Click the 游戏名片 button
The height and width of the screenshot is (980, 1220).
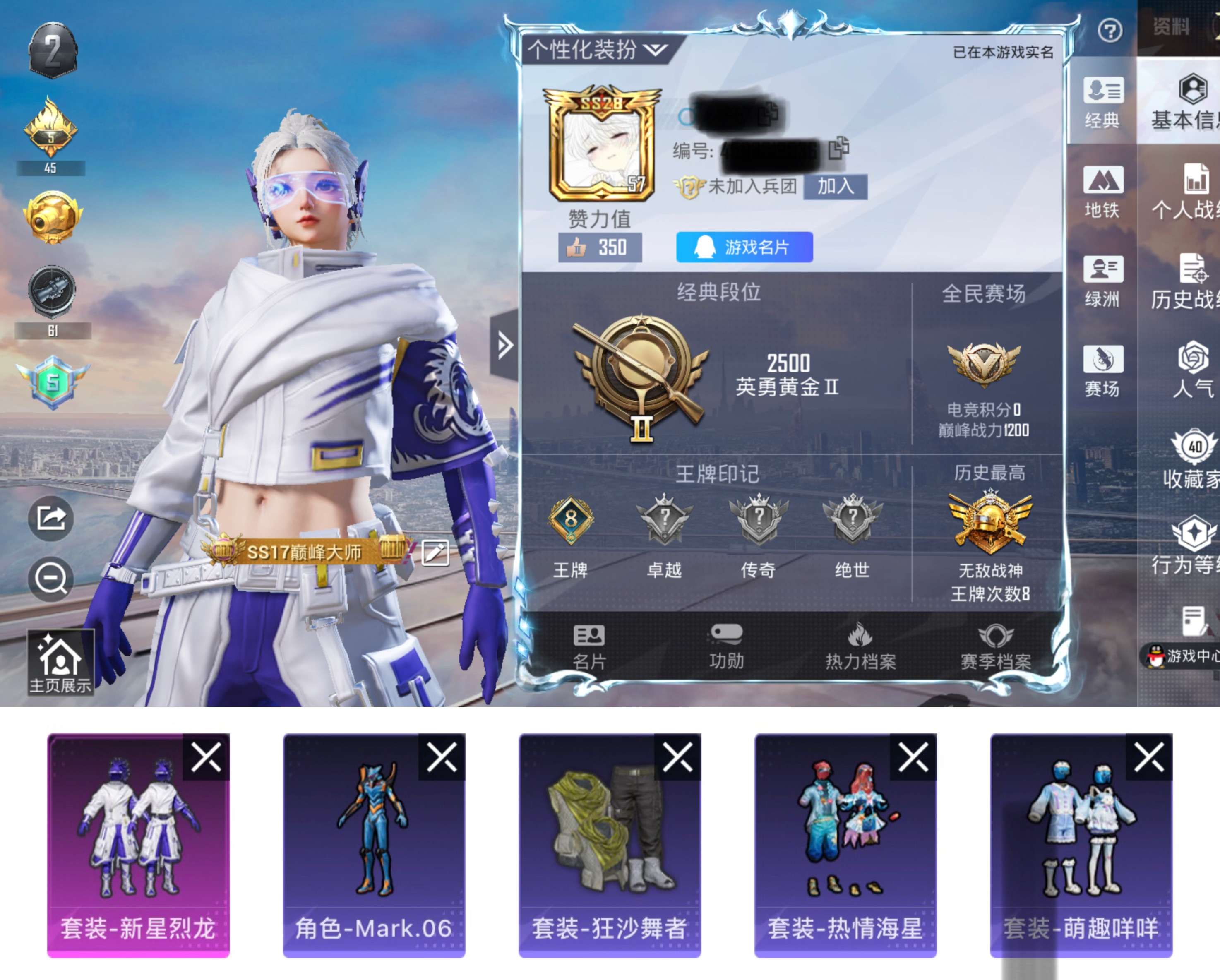pos(744,247)
